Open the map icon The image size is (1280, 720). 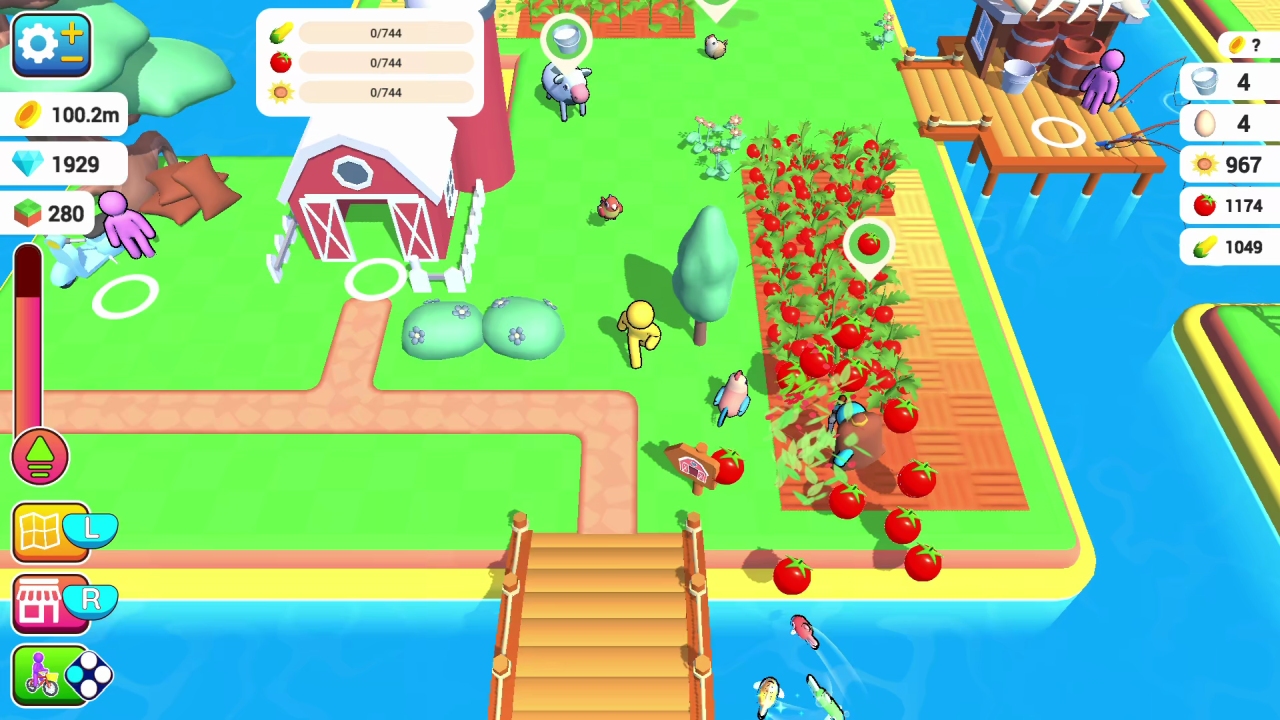coord(38,530)
